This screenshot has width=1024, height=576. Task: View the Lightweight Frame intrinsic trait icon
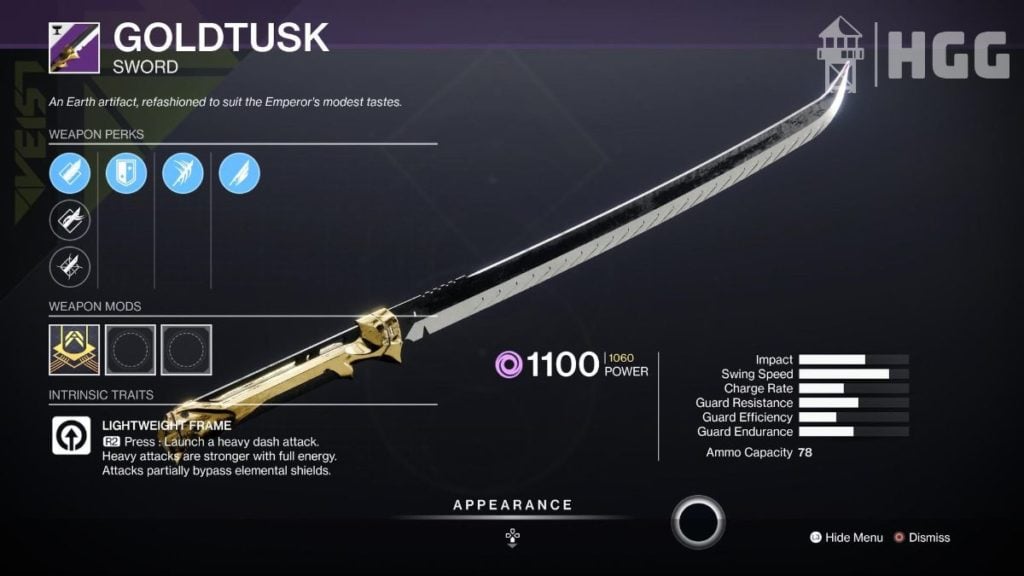[x=72, y=436]
